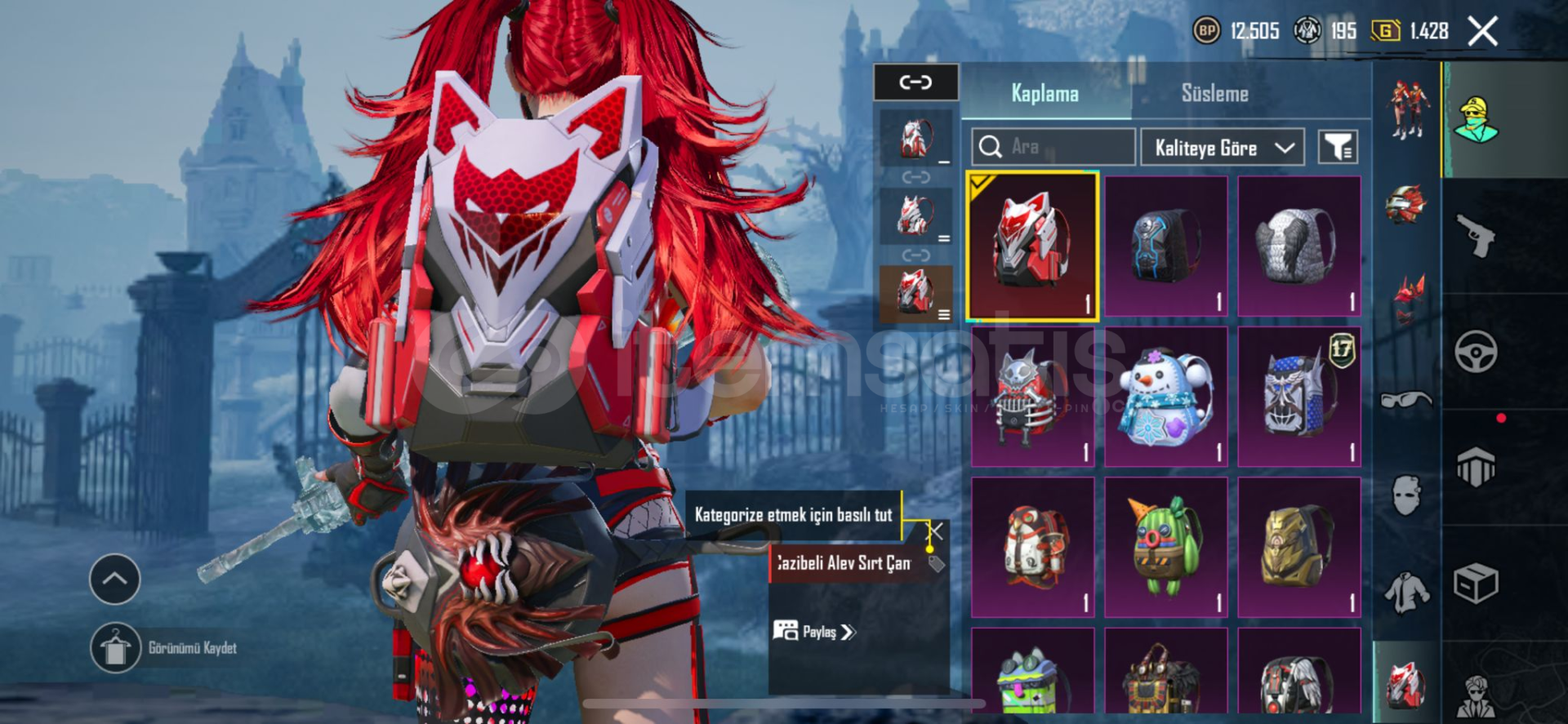The image size is (1568, 724).
Task: Collapse the panel with the up arrow
Action: pos(114,580)
